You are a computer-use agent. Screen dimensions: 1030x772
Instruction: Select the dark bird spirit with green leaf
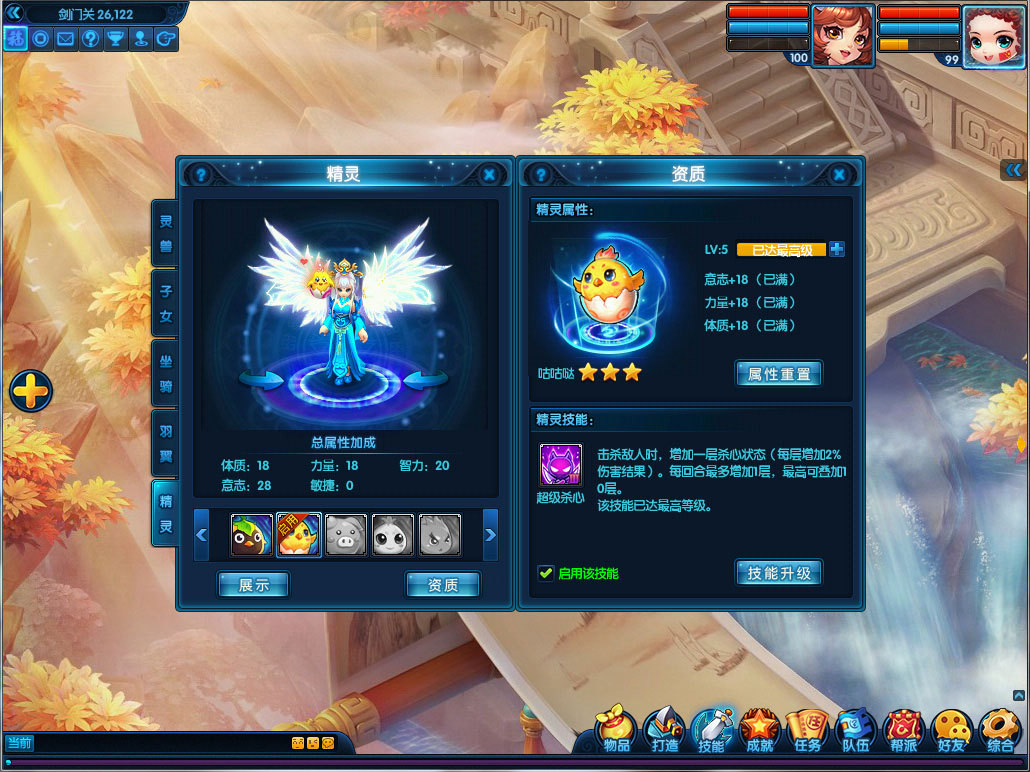pos(252,535)
